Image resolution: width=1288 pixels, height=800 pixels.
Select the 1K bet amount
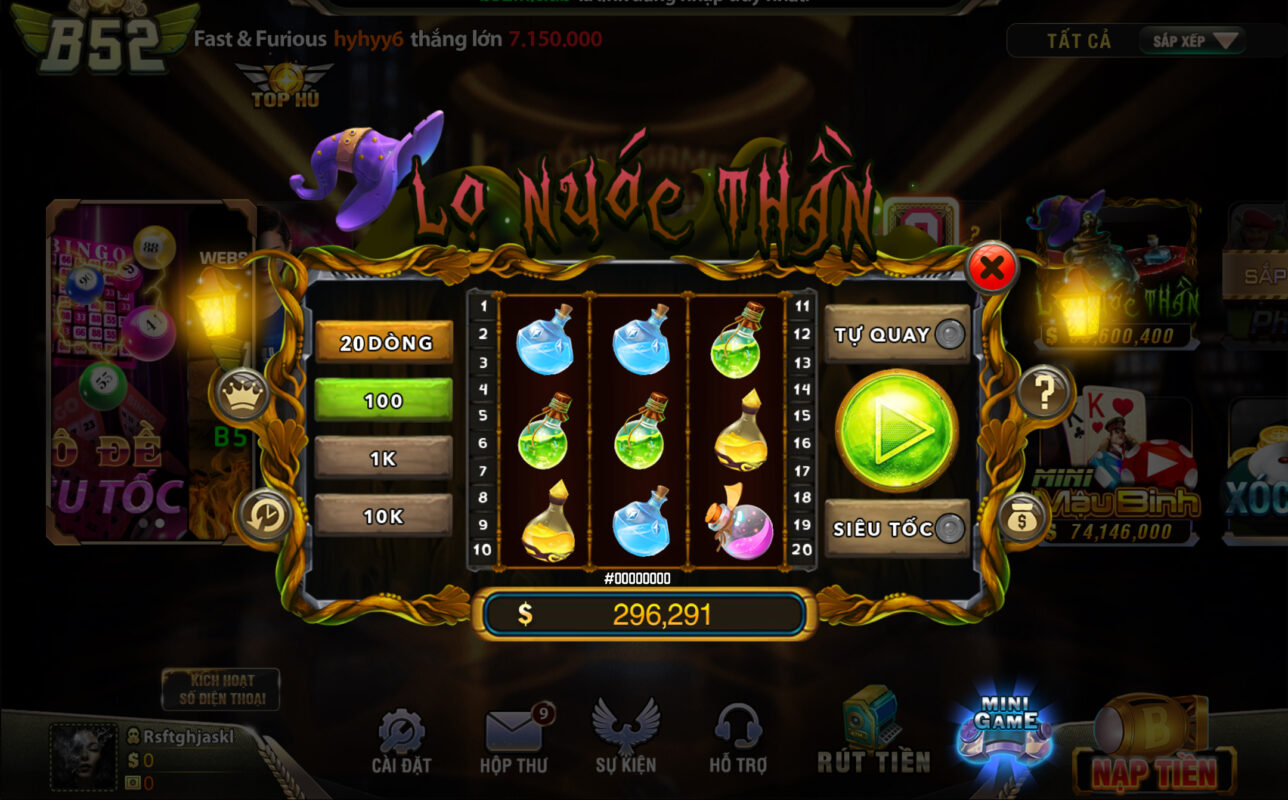click(x=383, y=459)
